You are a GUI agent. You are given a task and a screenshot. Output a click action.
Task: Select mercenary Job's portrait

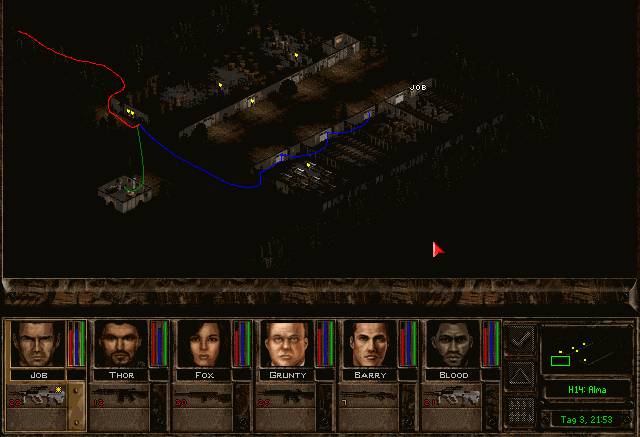(36, 343)
